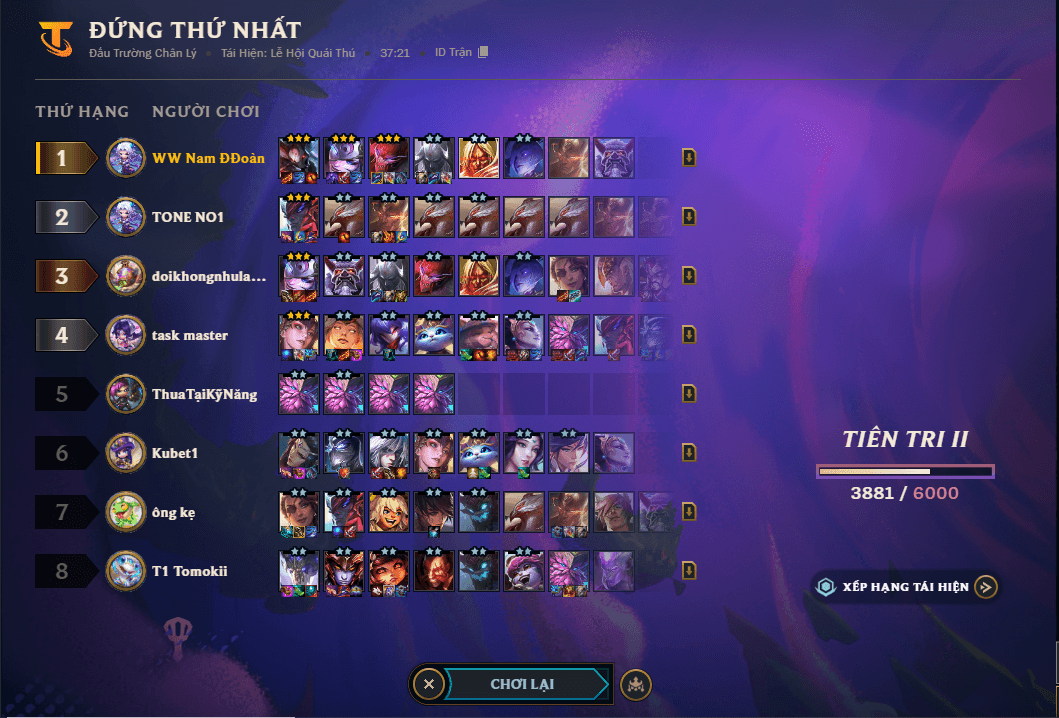
Task: Open task master's player entry
Action: tap(190, 335)
